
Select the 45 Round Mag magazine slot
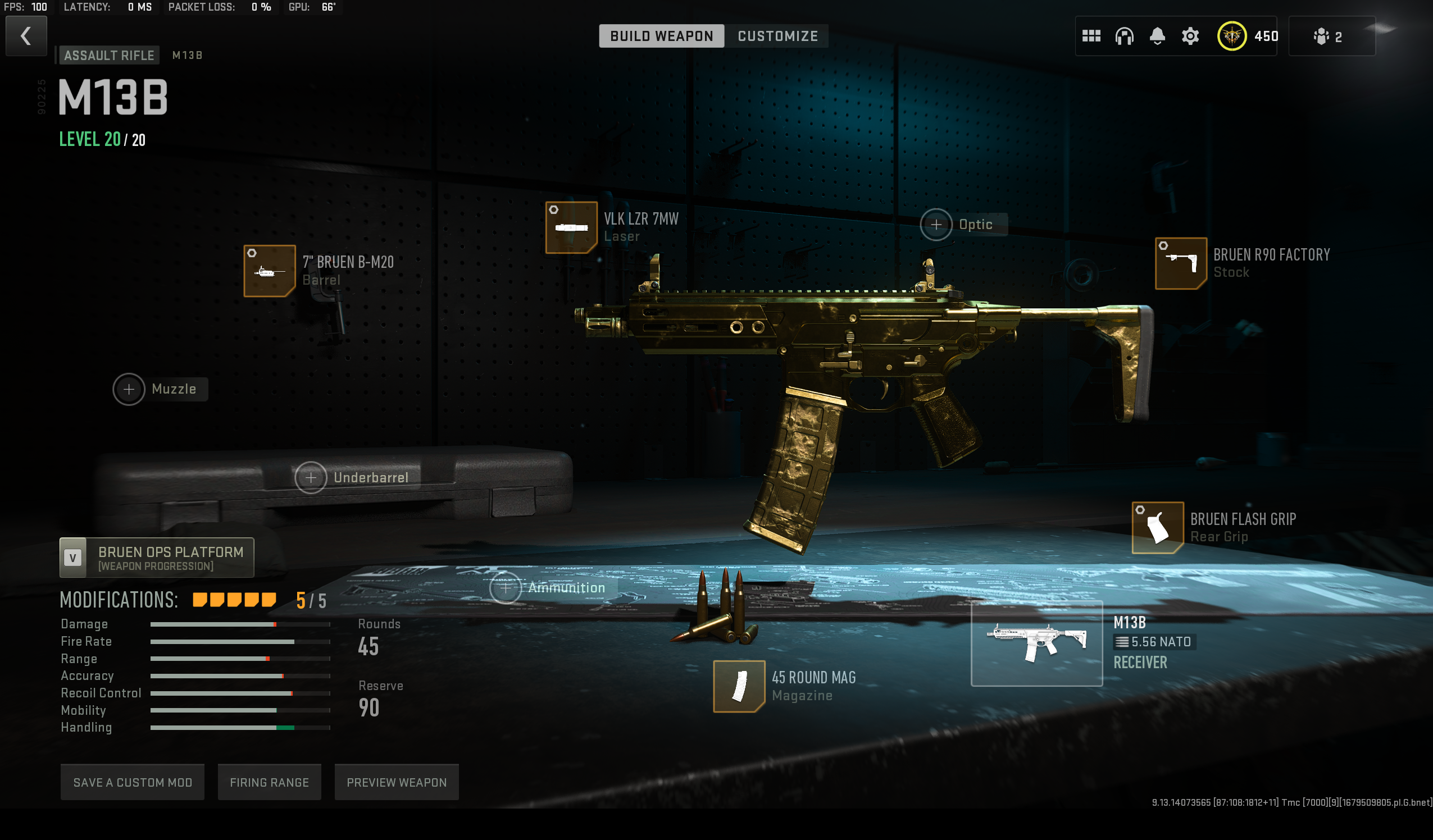[739, 686]
